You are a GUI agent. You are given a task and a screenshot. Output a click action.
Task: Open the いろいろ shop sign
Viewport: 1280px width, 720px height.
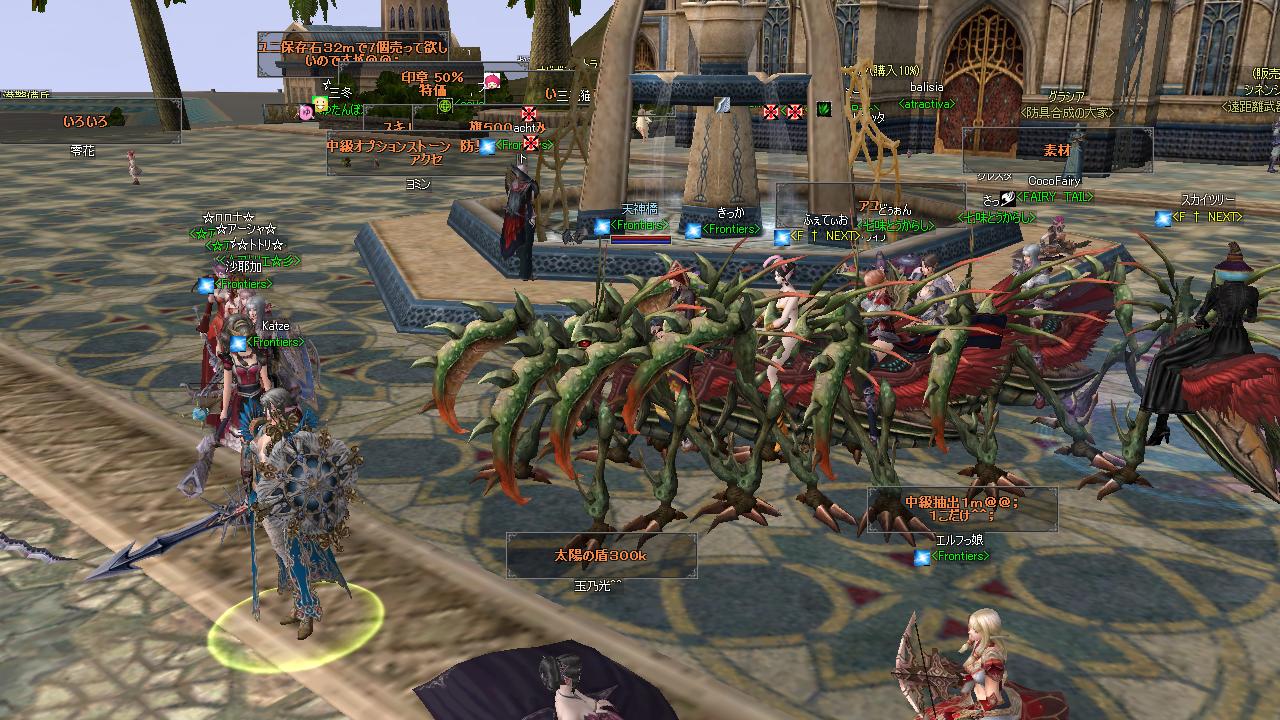point(88,121)
